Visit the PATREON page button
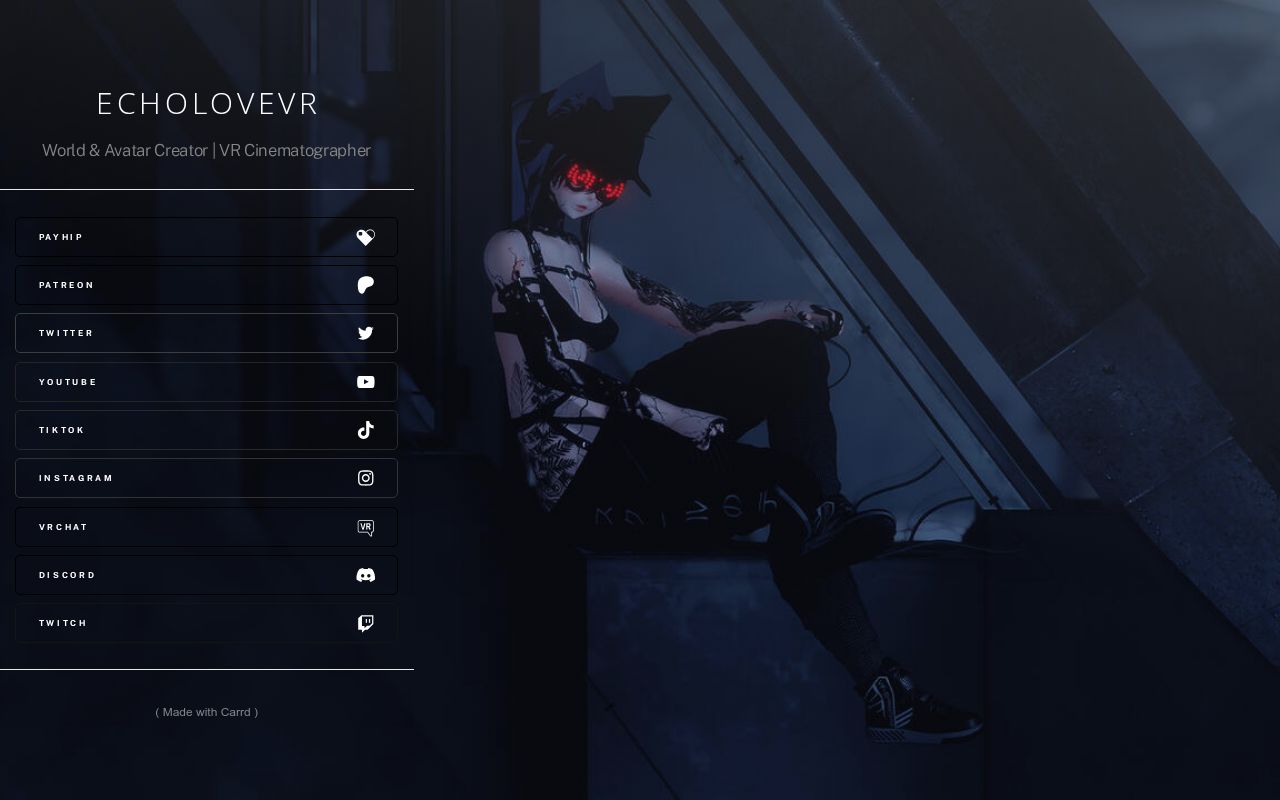Viewport: 1280px width, 800px height. click(180, 285)
